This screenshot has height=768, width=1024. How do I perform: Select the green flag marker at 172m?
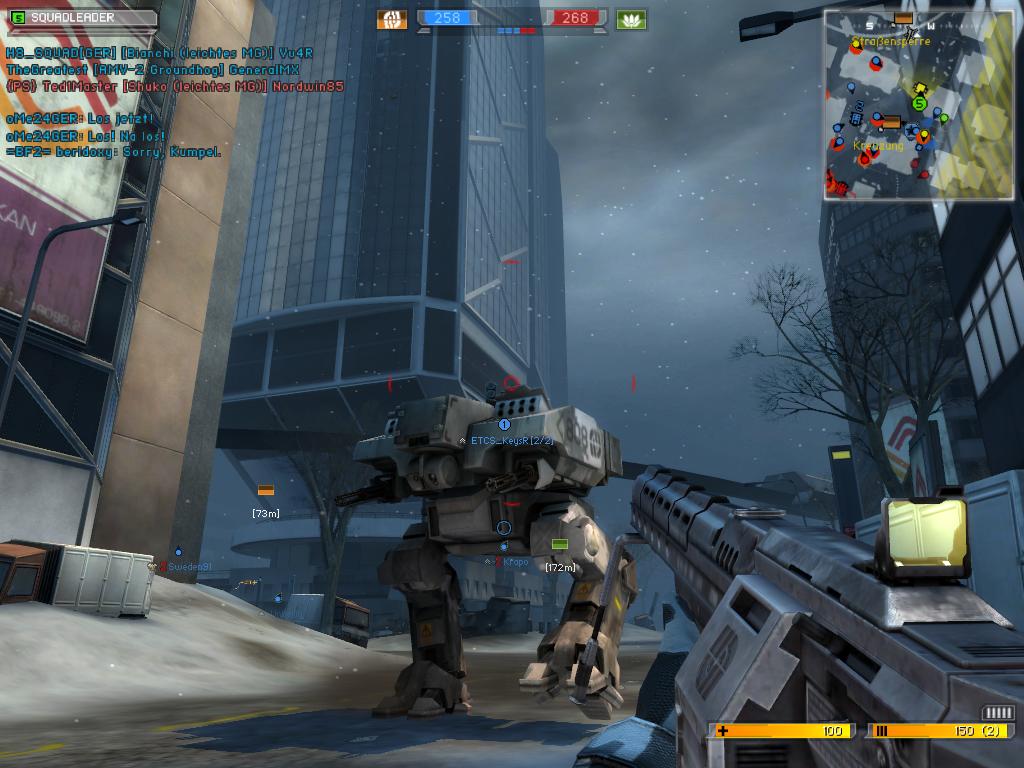[559, 544]
